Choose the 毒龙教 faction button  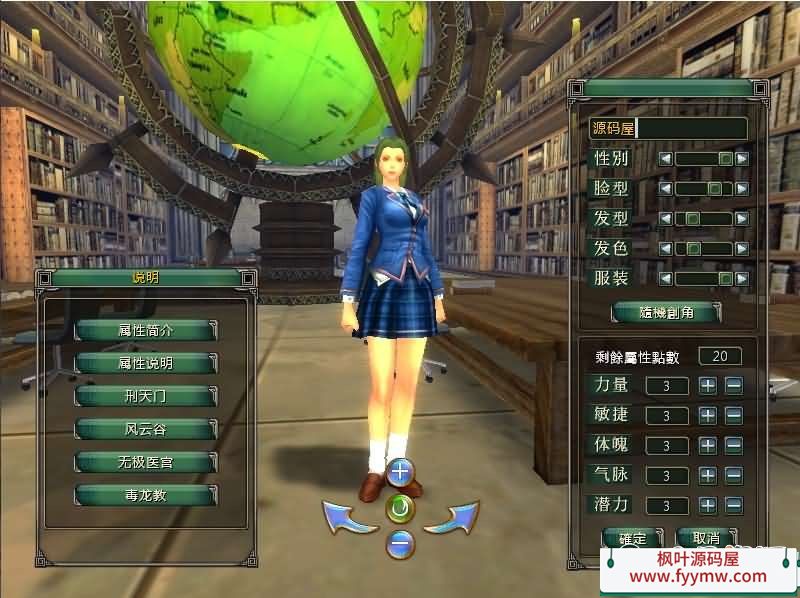(x=145, y=495)
